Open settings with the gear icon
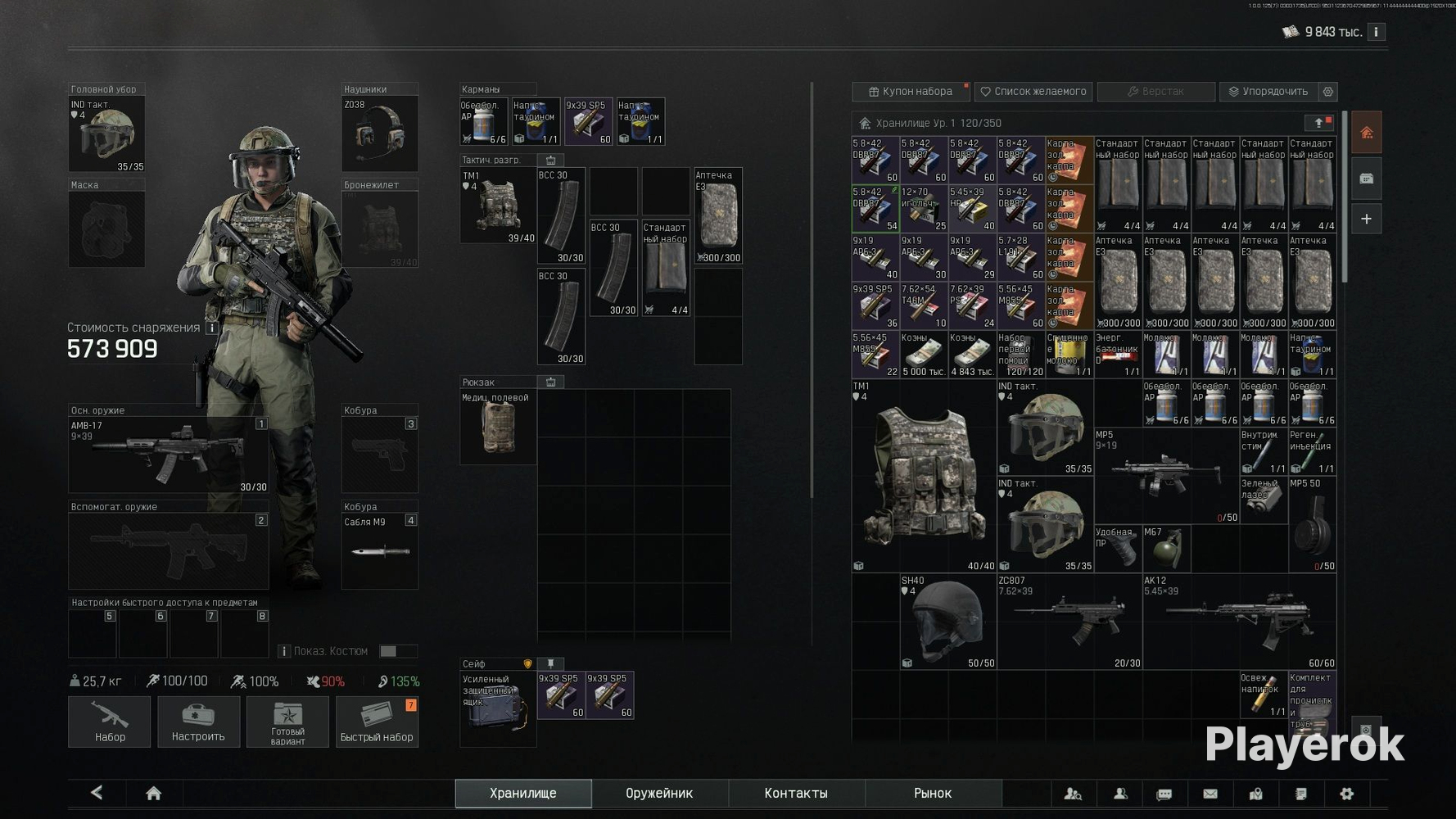1456x819 pixels. point(1346,793)
